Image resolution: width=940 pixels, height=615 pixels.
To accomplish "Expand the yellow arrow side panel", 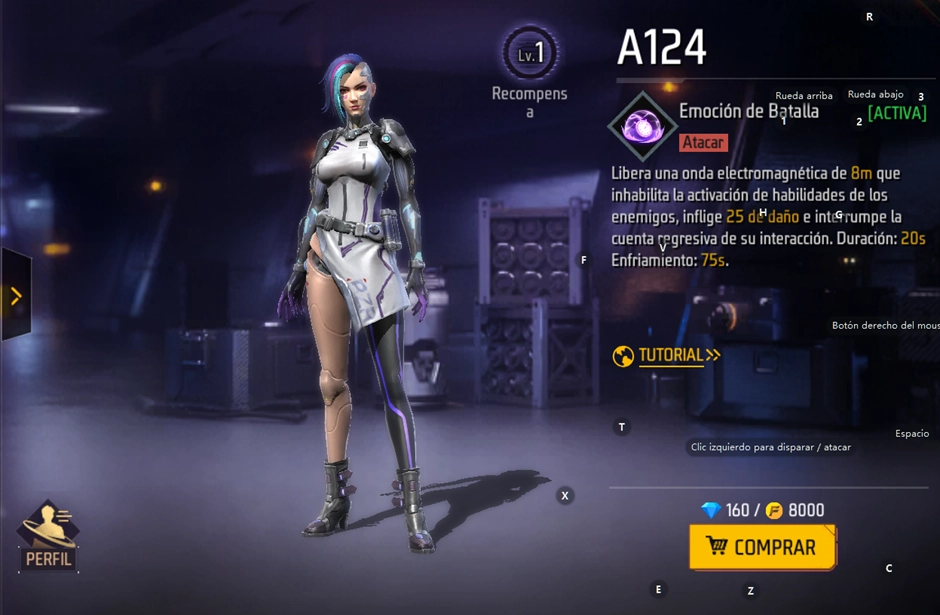I will click(15, 296).
